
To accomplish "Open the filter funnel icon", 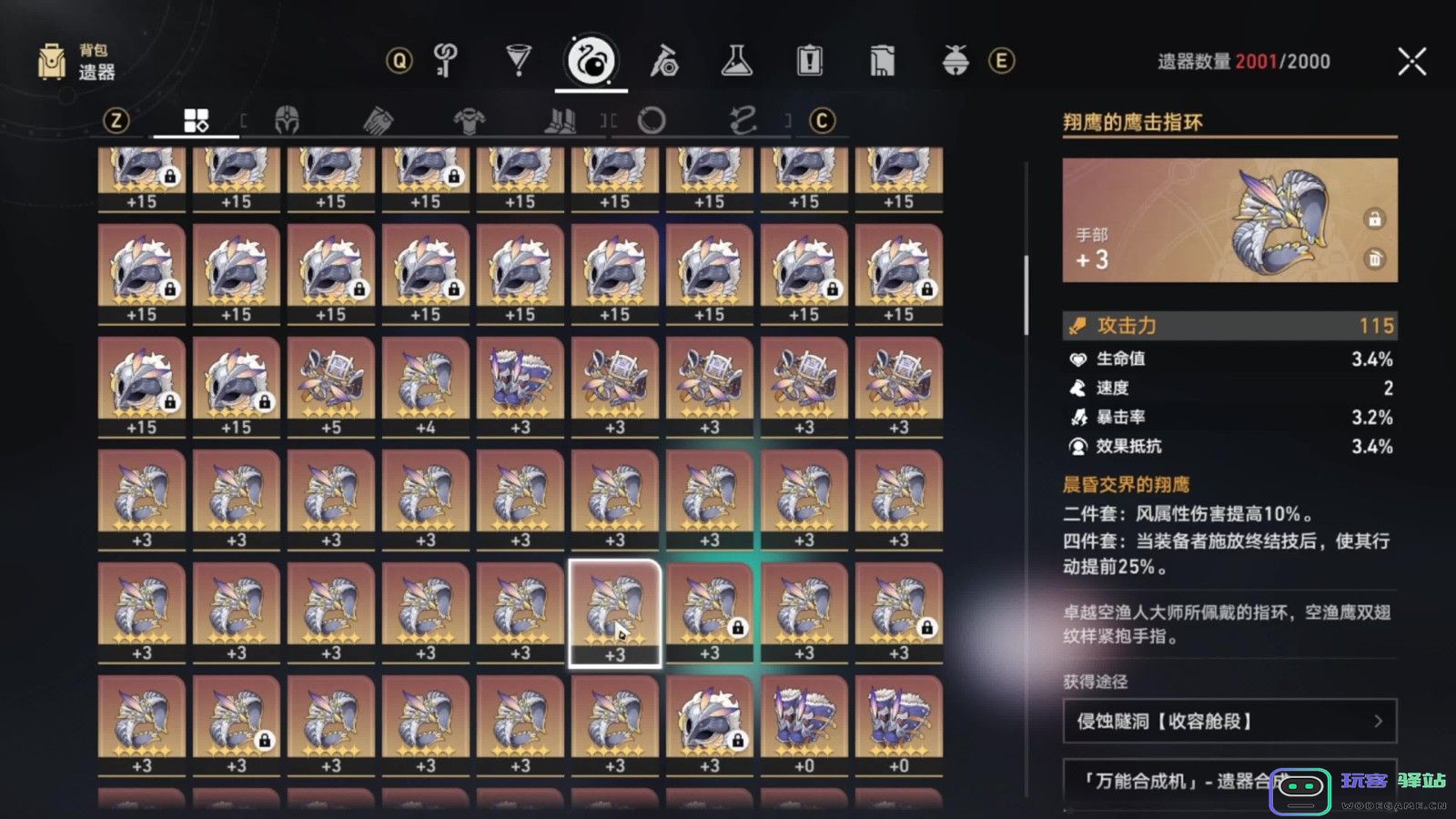I will pos(517,61).
